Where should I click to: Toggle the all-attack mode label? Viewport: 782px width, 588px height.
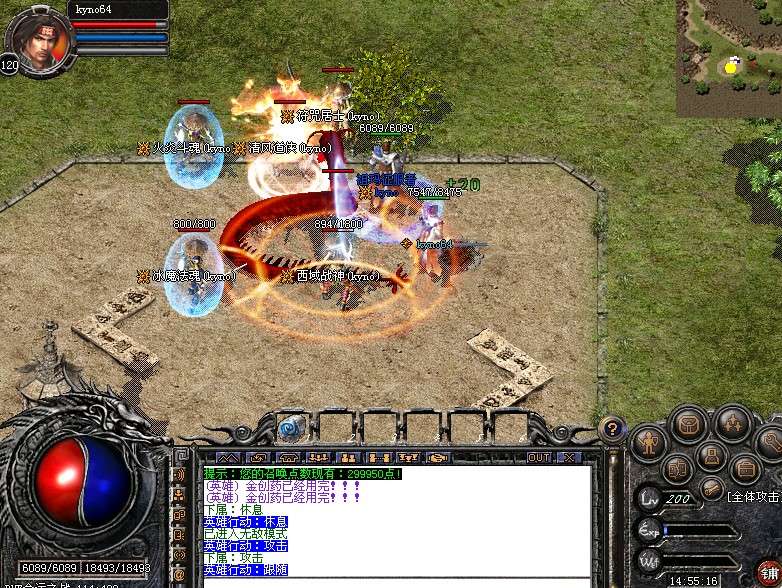click(754, 496)
